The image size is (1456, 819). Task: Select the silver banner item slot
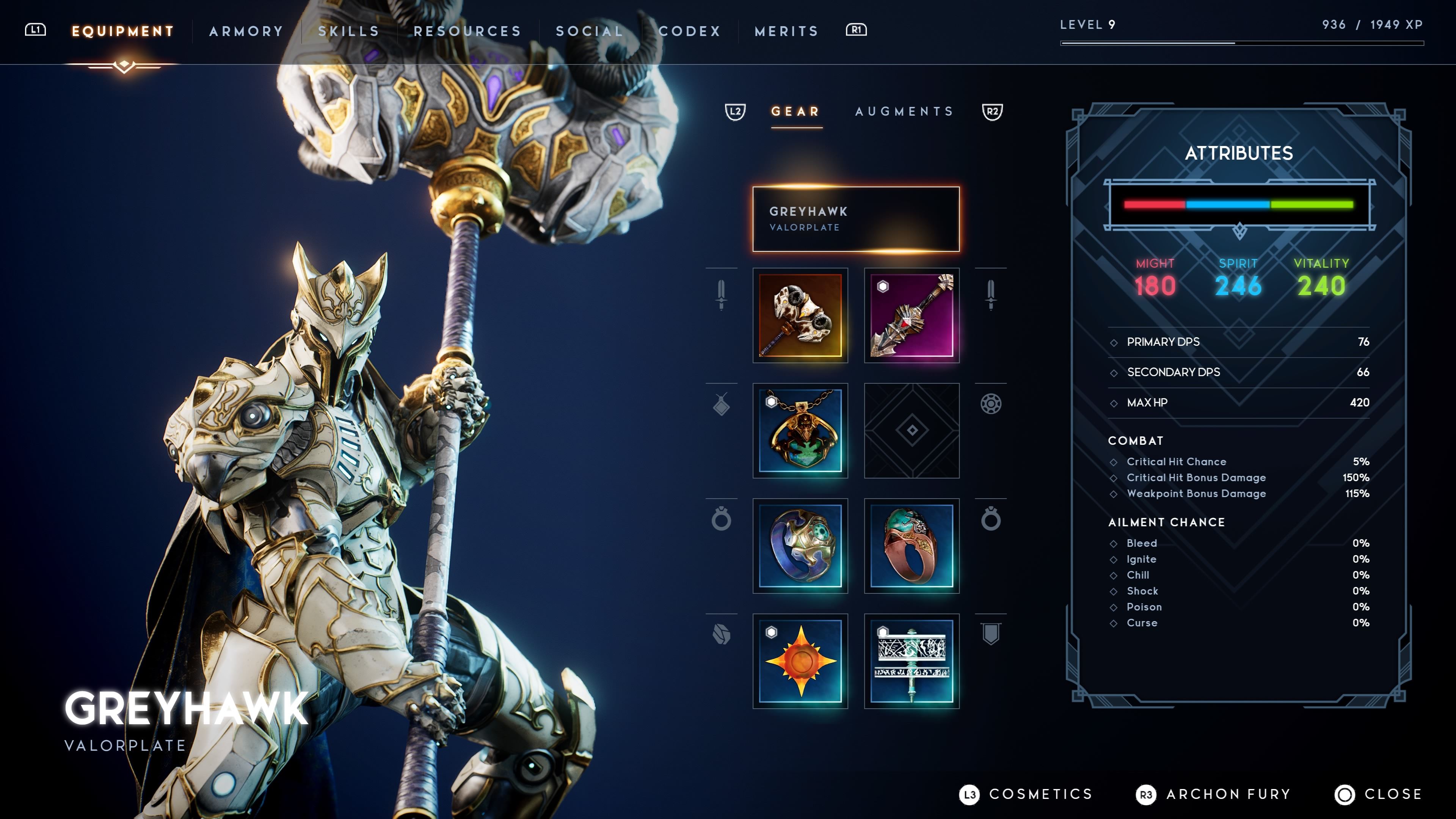[x=911, y=661]
